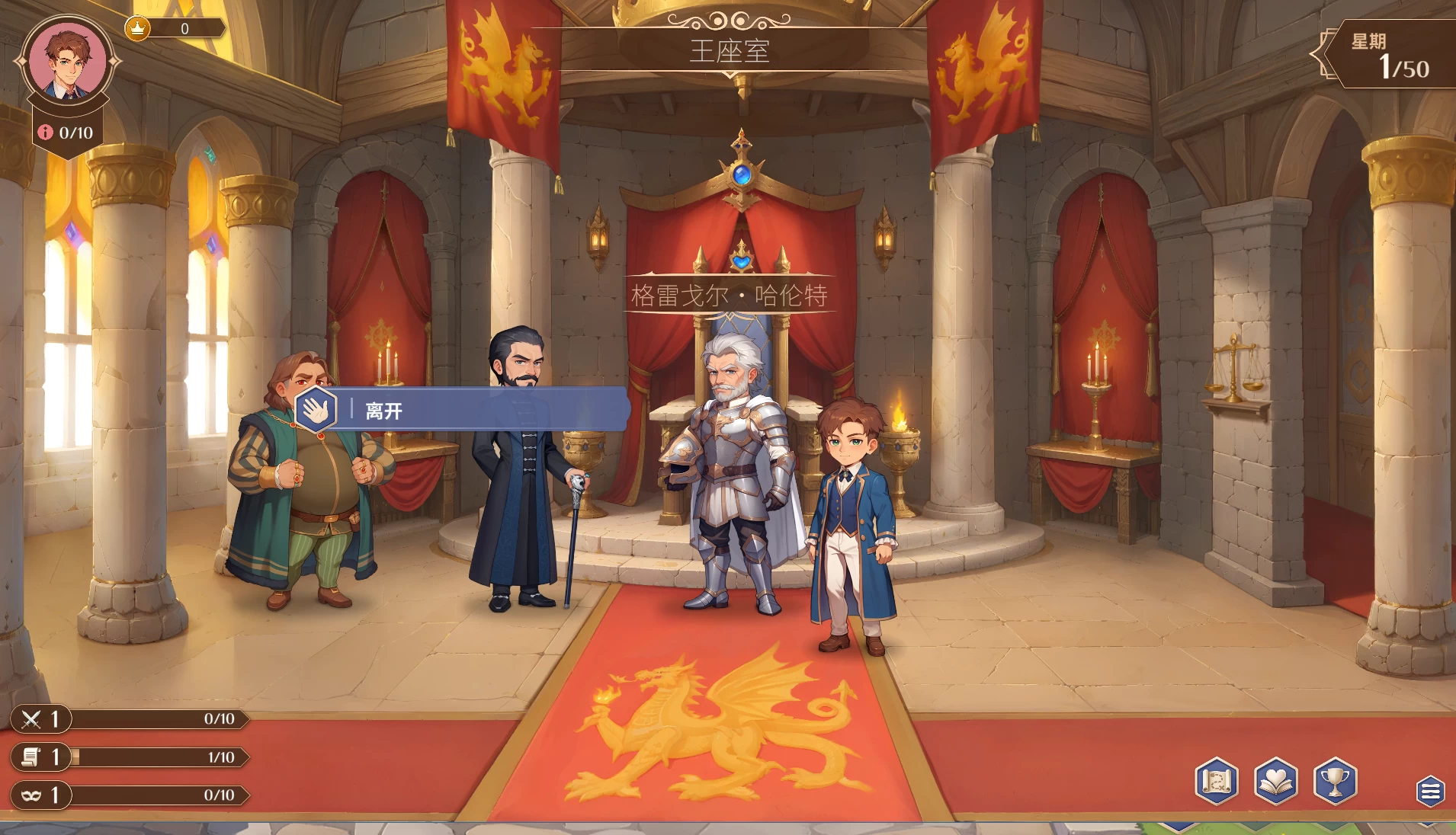View achievements via the trophy icon

tap(1336, 782)
